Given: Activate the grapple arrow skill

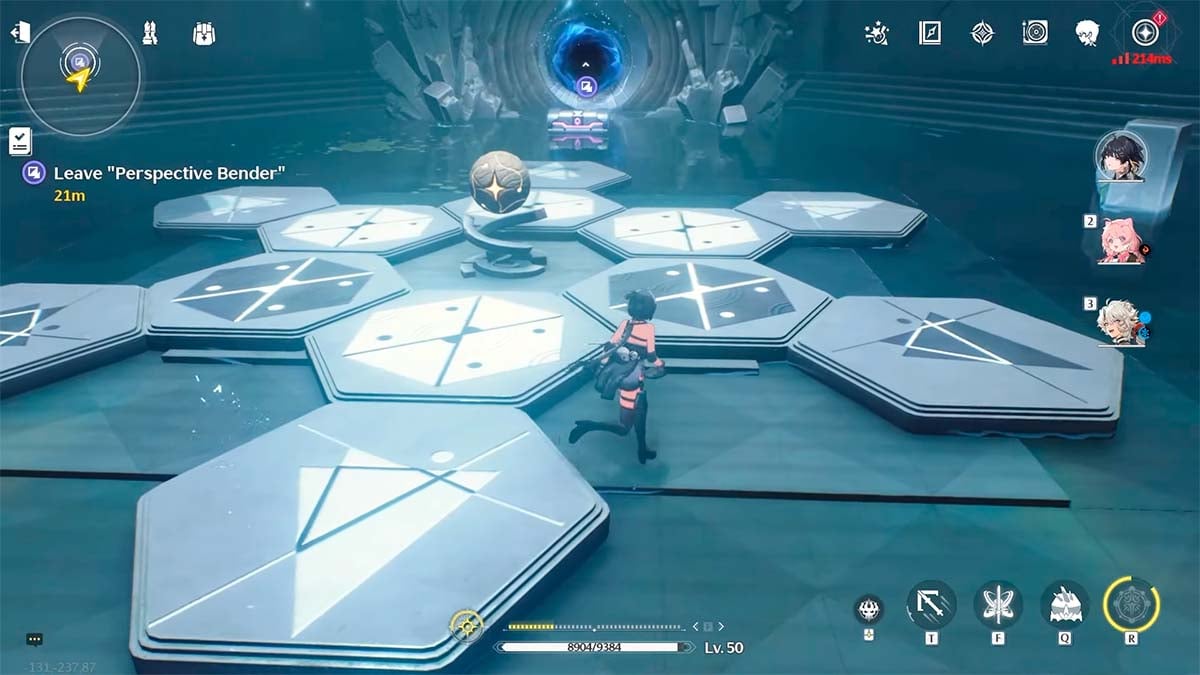Looking at the screenshot, I should pyautogui.click(x=931, y=605).
